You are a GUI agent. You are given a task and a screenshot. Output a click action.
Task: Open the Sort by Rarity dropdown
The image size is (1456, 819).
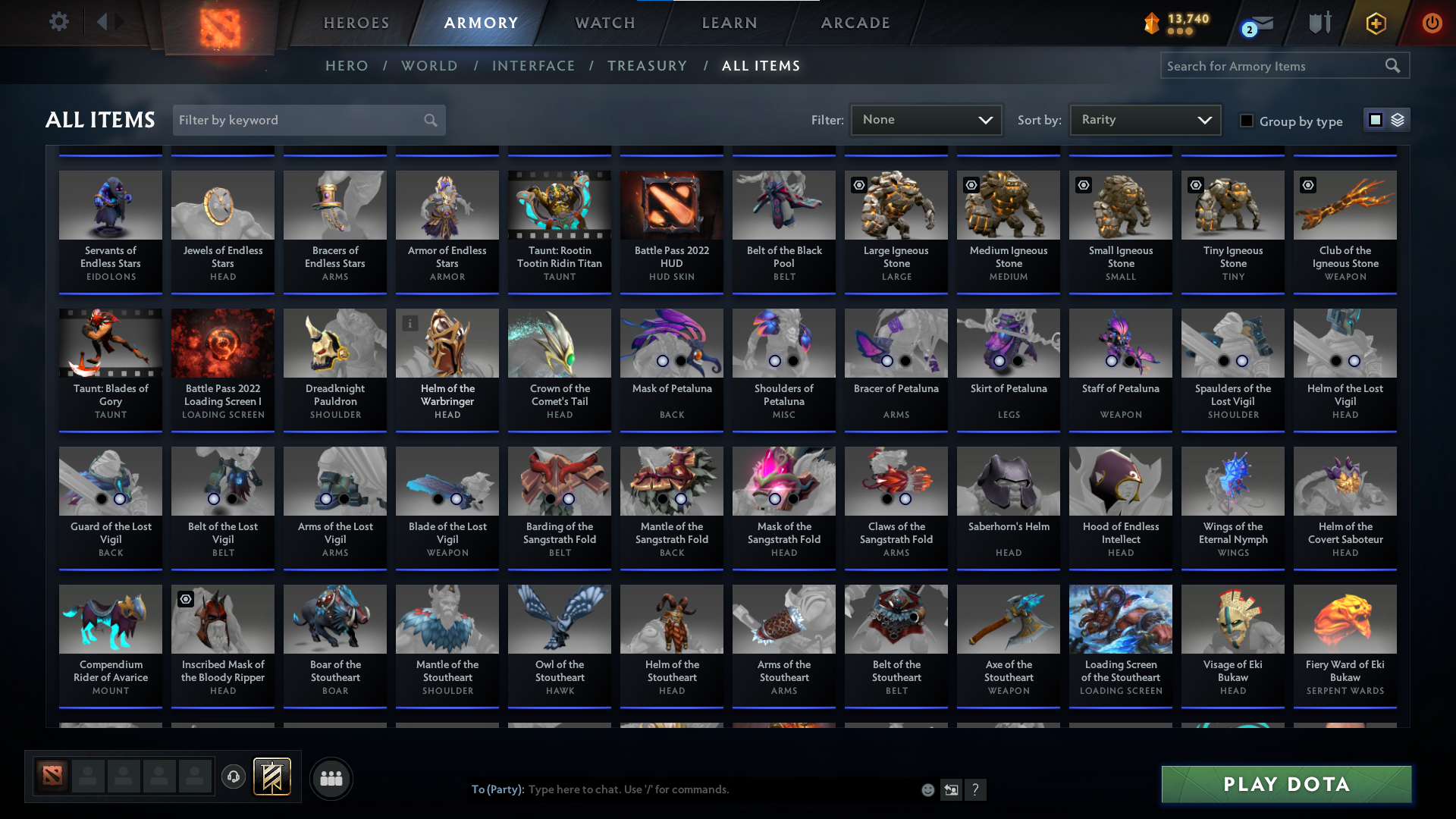(1144, 119)
